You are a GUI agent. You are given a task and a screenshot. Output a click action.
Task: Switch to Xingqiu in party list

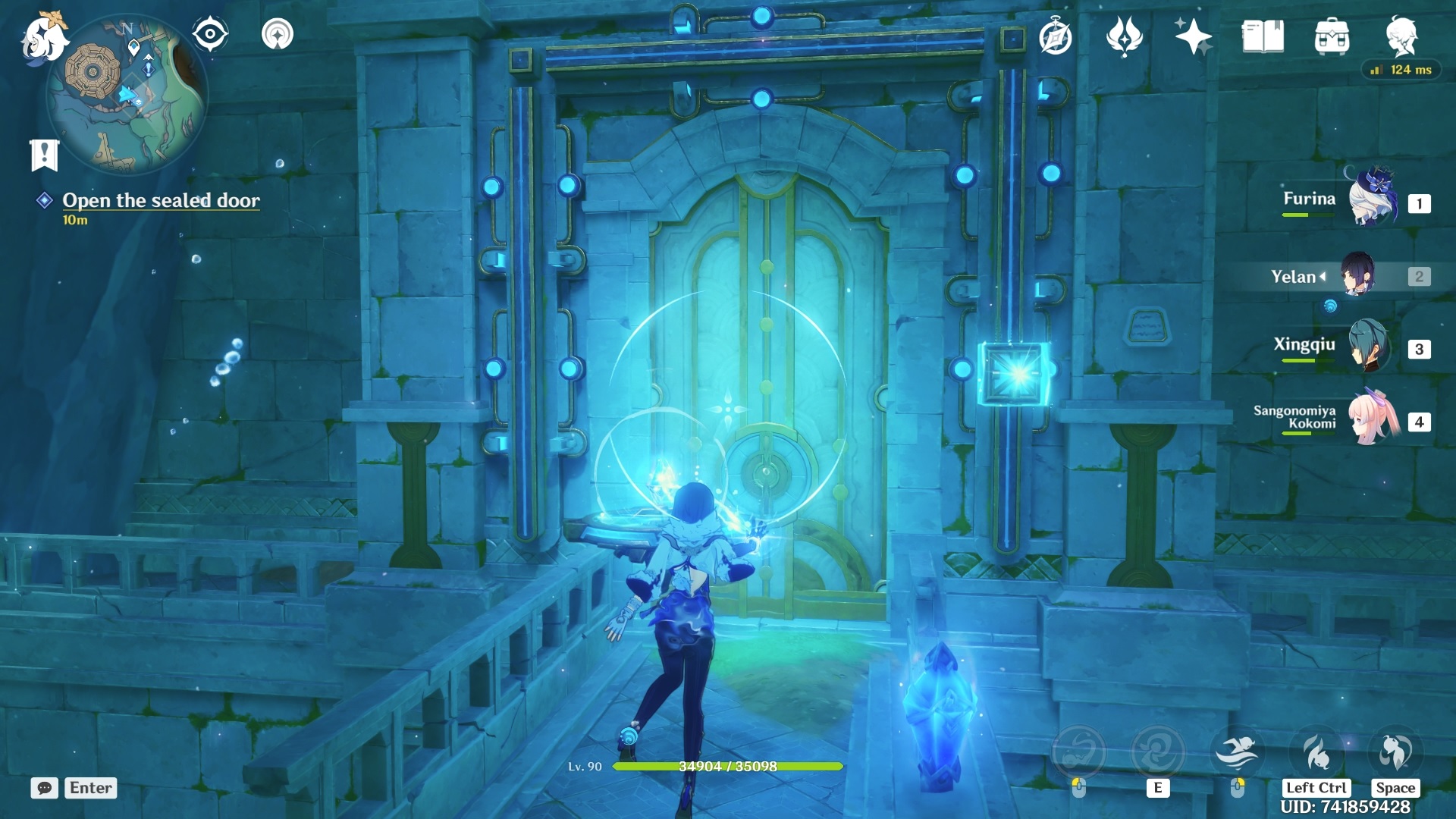click(x=1369, y=347)
